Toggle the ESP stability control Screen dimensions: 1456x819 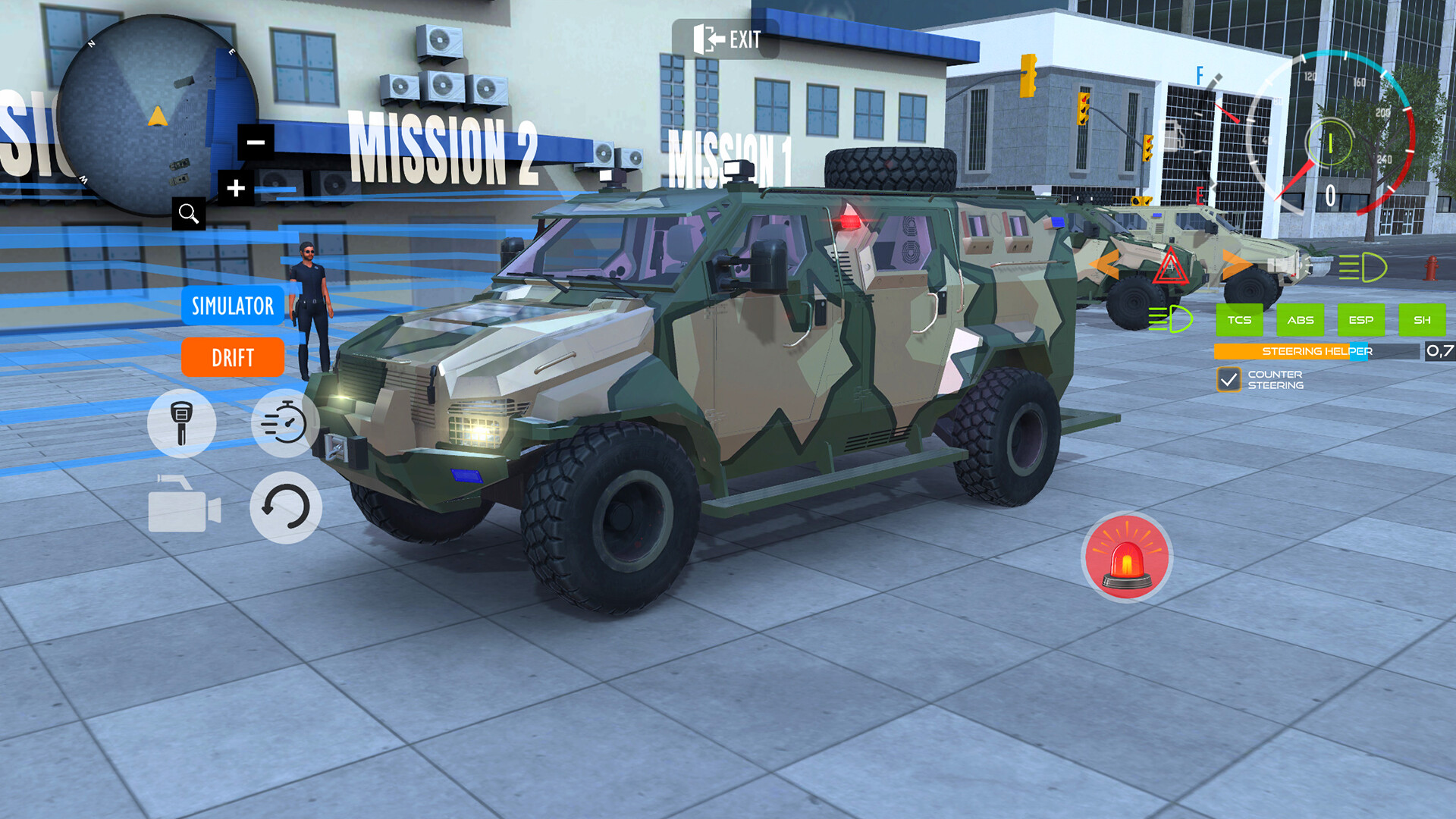point(1361,319)
